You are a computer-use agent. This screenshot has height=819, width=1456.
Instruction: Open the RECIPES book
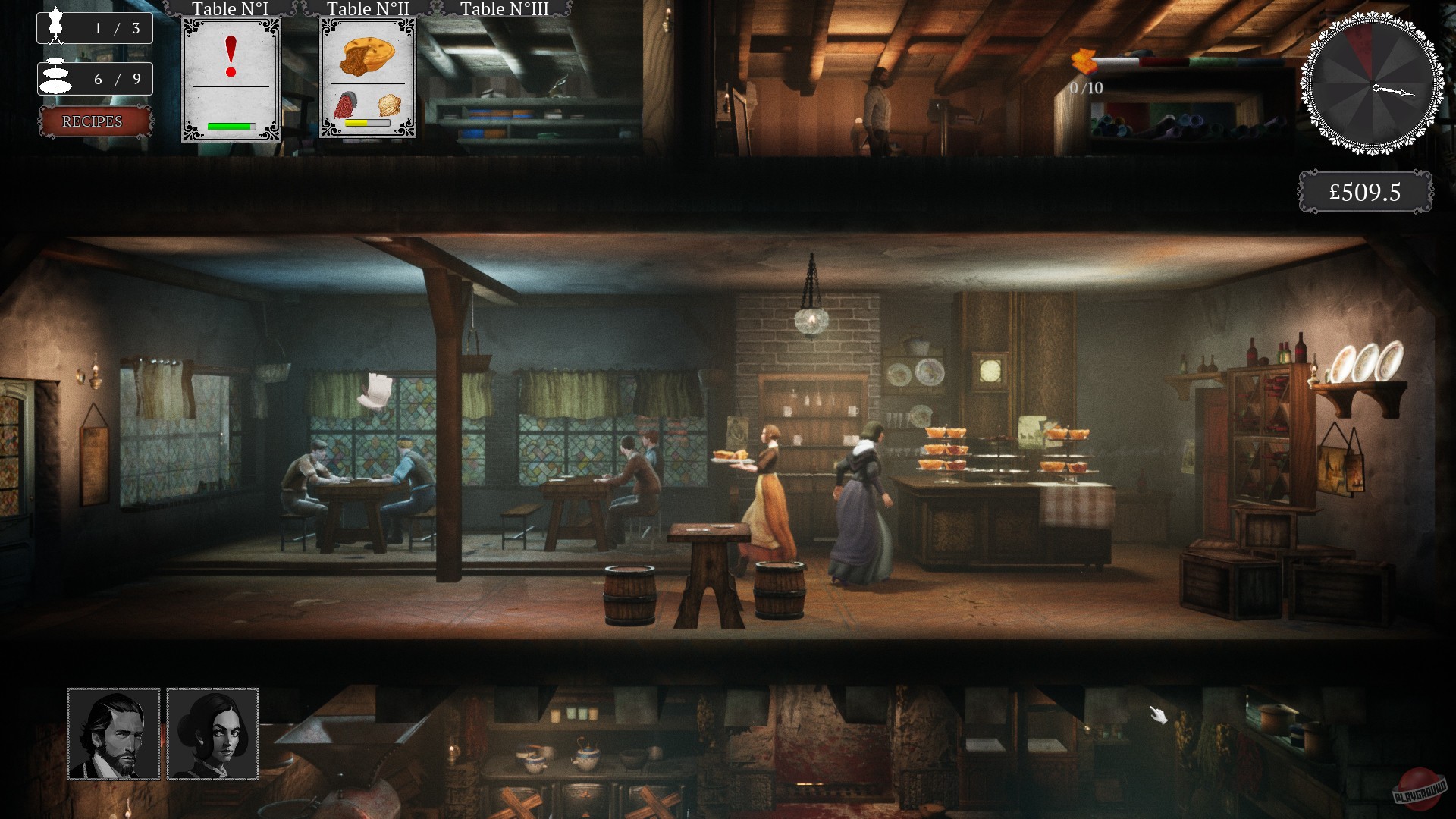click(x=94, y=121)
